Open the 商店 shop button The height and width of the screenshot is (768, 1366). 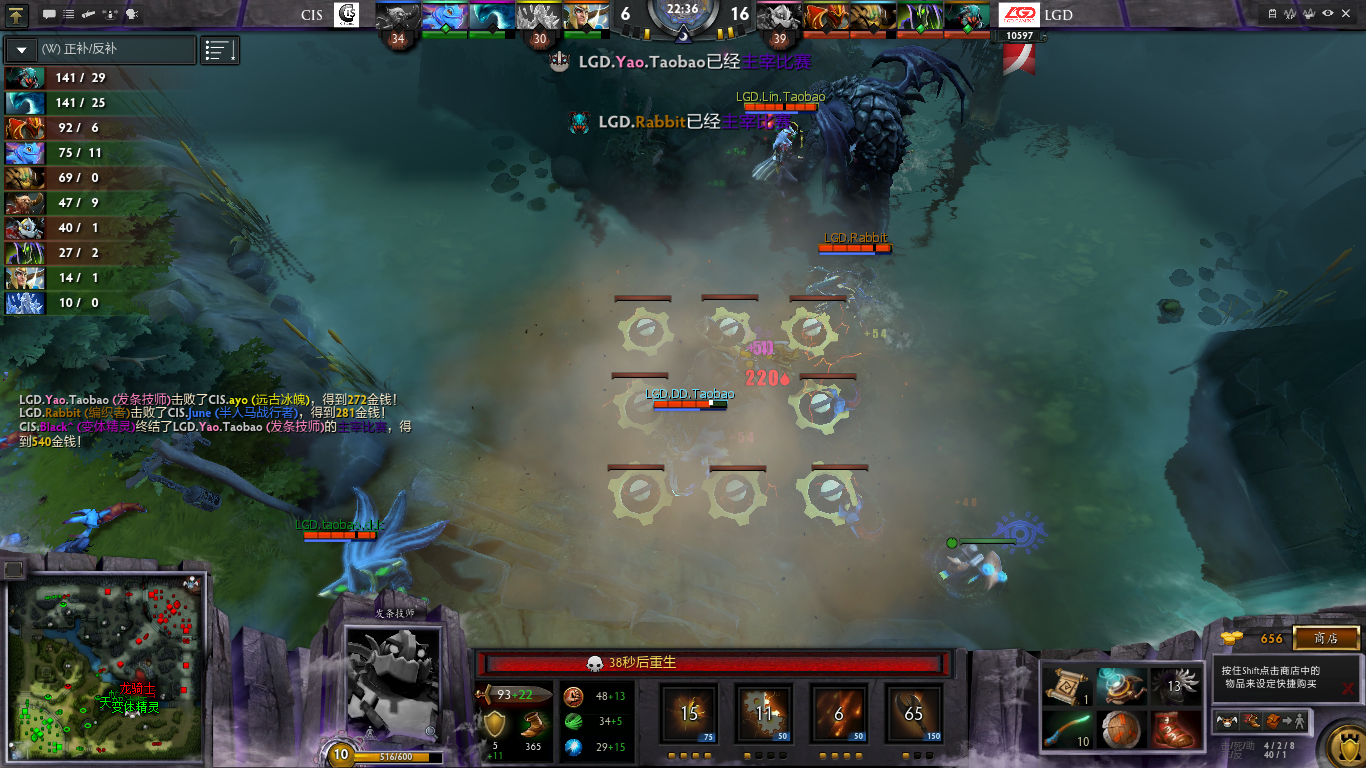[1326, 638]
